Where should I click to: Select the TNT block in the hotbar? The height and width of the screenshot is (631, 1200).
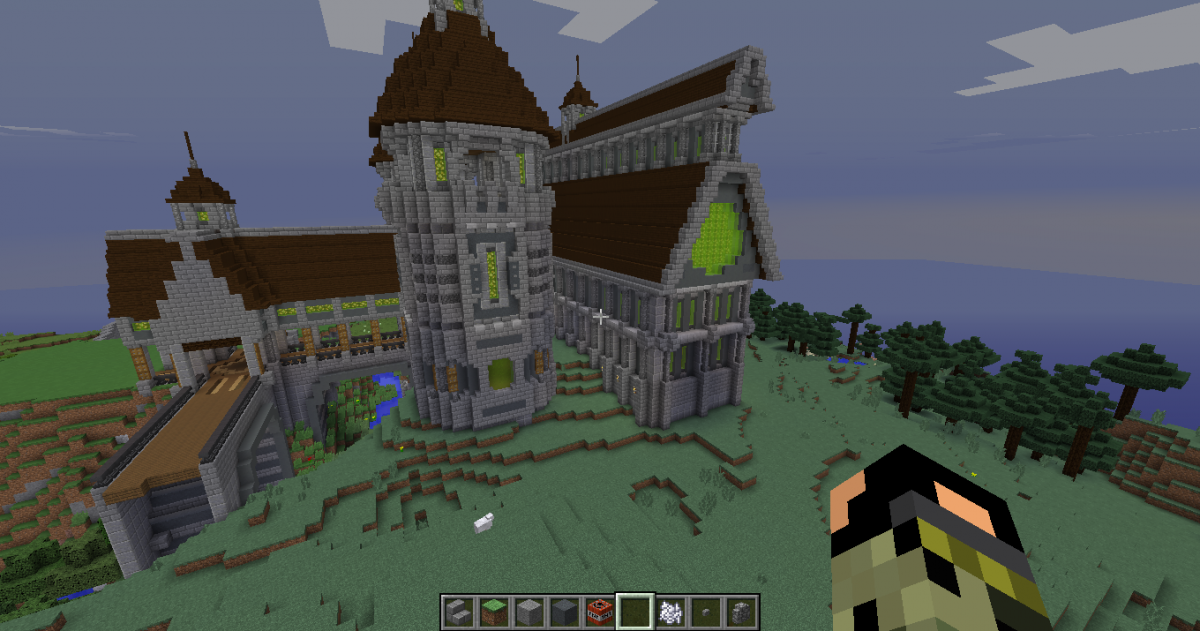tap(599, 609)
